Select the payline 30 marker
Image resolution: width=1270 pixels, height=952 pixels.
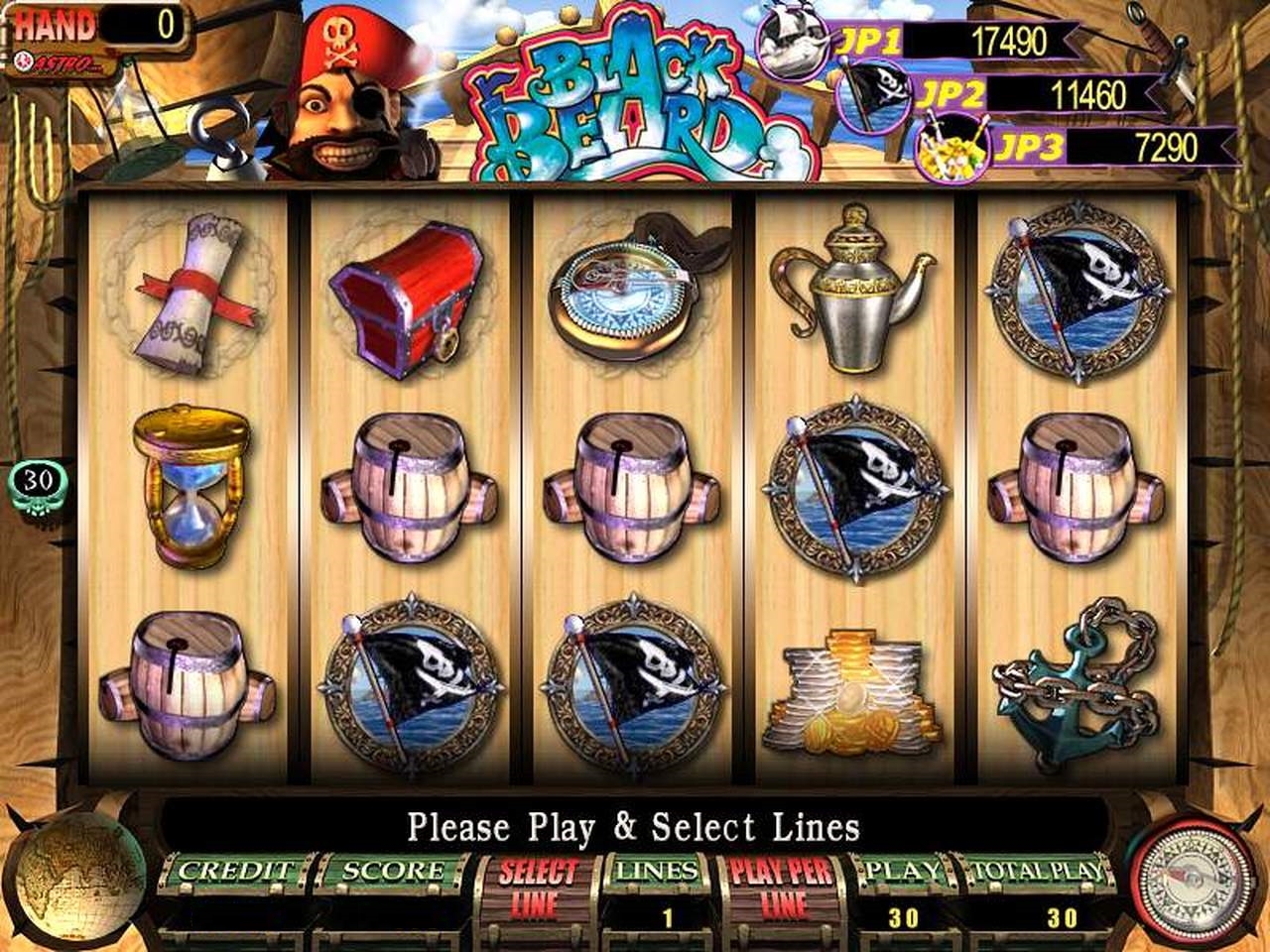click(38, 480)
